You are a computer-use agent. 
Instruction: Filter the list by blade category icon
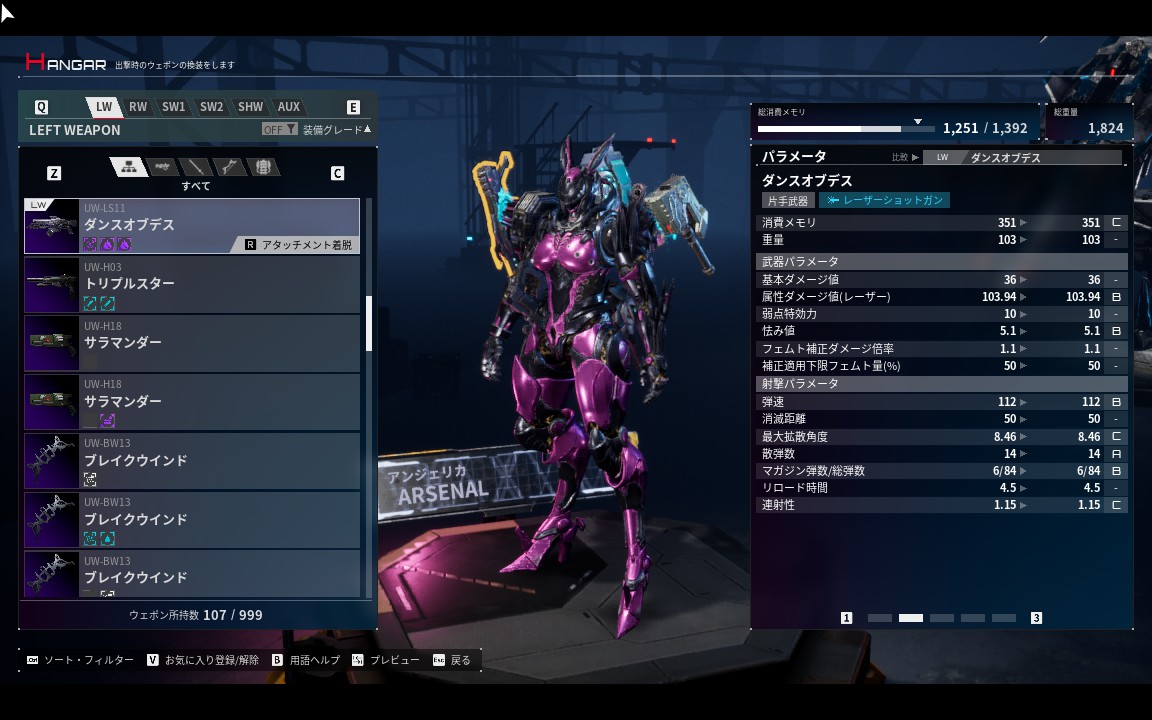[x=196, y=167]
